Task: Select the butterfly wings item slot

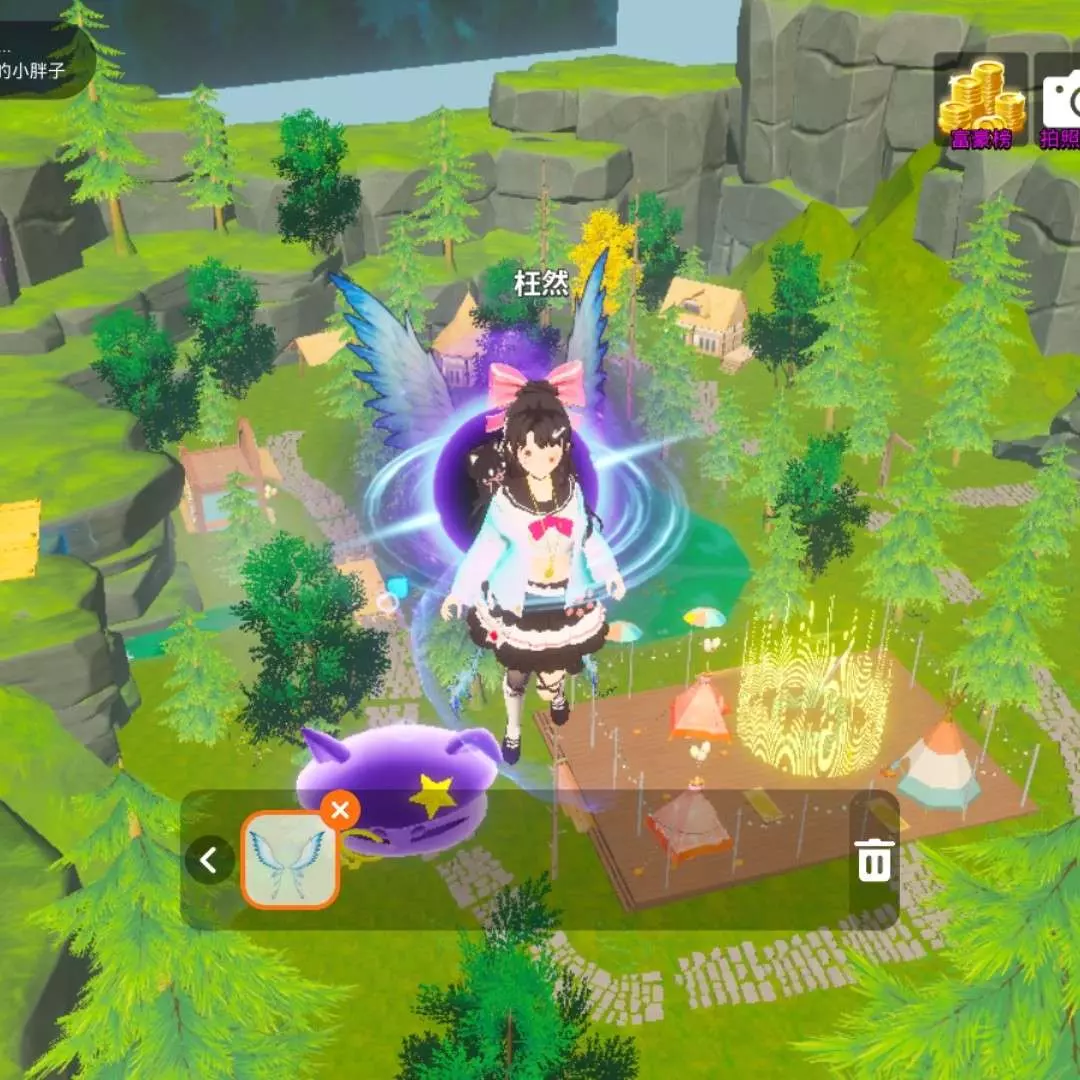Action: click(289, 860)
